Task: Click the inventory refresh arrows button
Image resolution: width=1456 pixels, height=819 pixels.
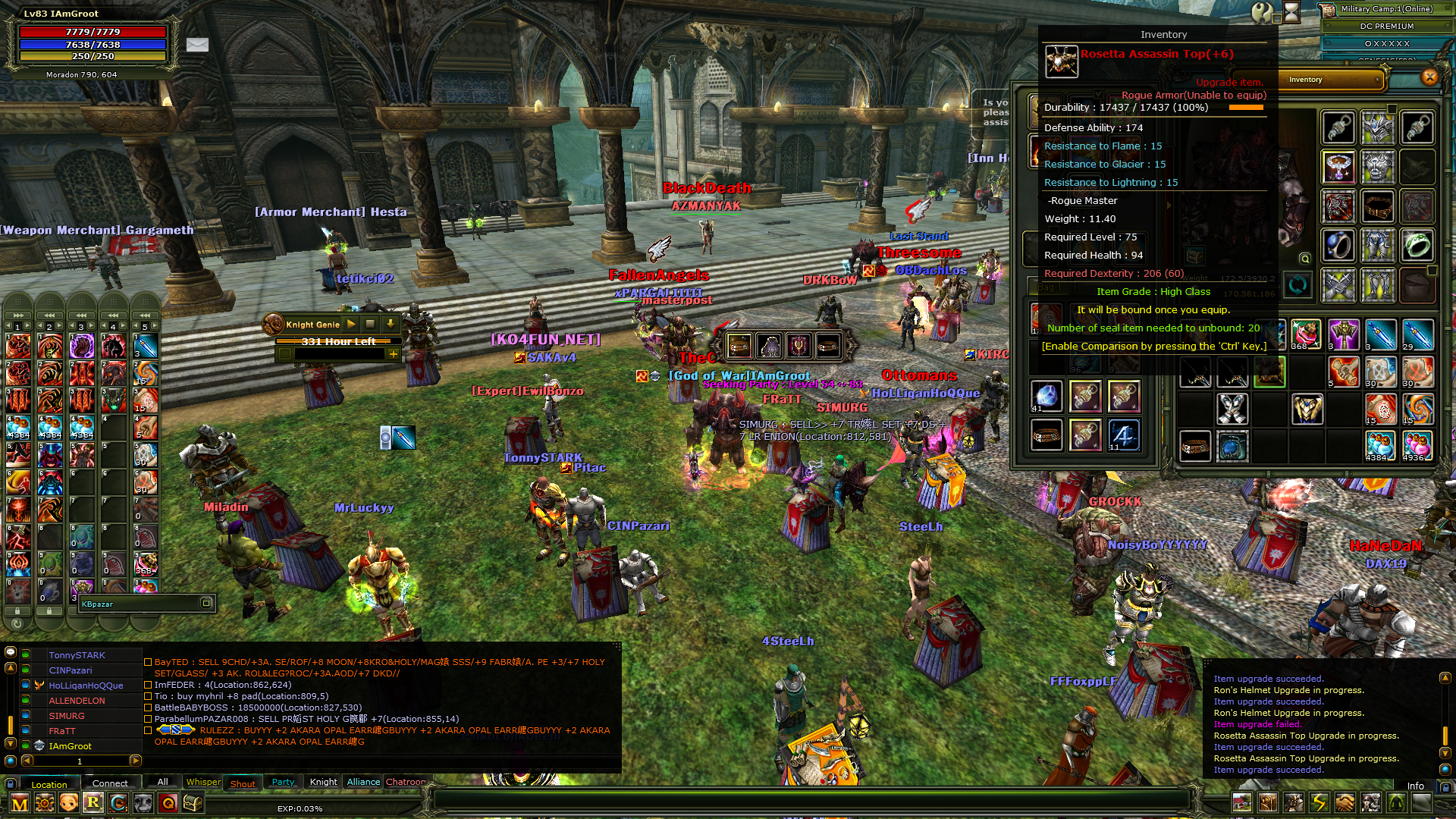Action: (1298, 286)
